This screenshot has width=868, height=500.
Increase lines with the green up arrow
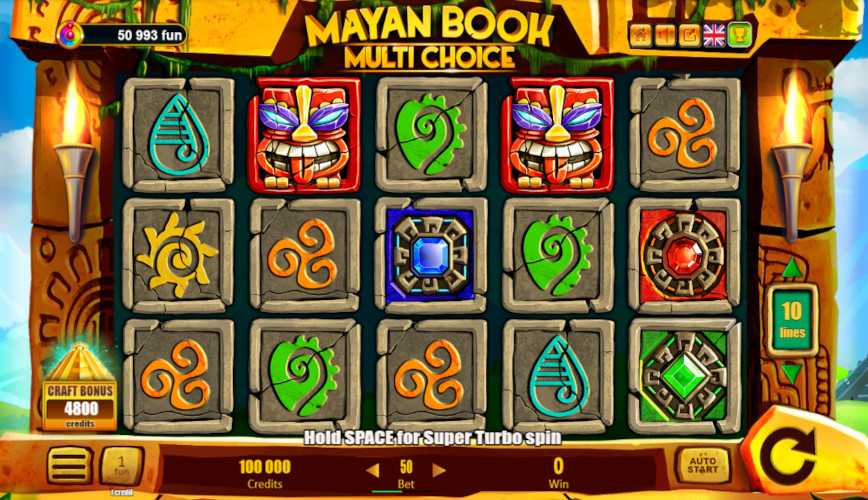[791, 269]
